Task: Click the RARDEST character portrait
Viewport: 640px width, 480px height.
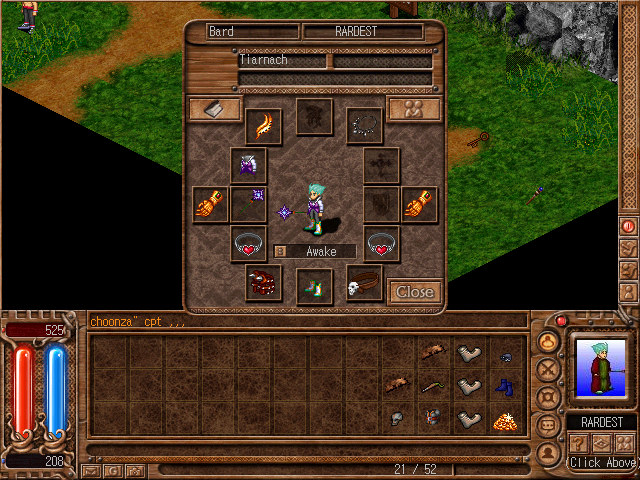Action: coord(602,369)
